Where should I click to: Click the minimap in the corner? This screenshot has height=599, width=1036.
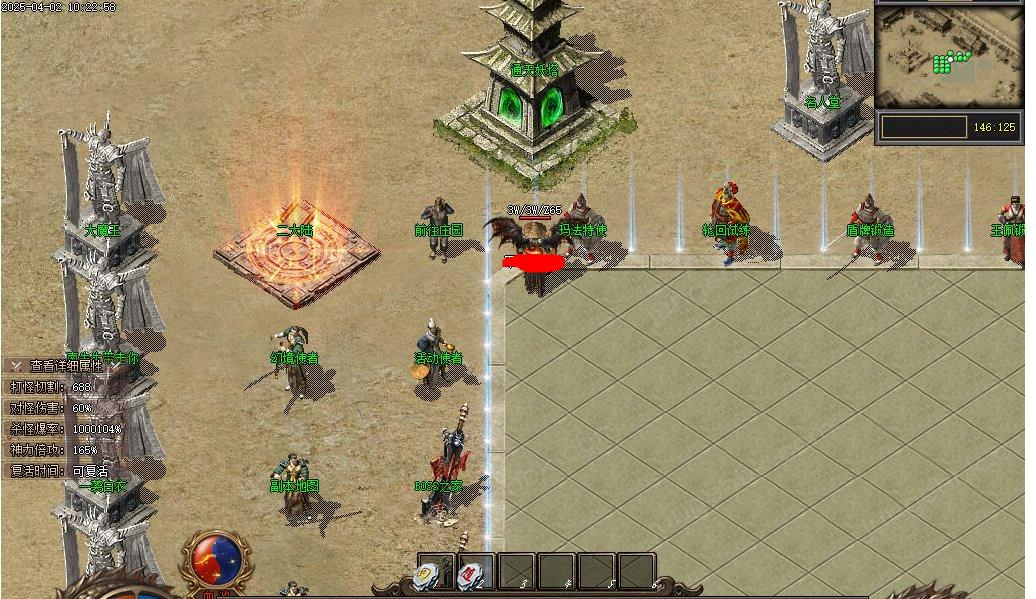[x=948, y=56]
